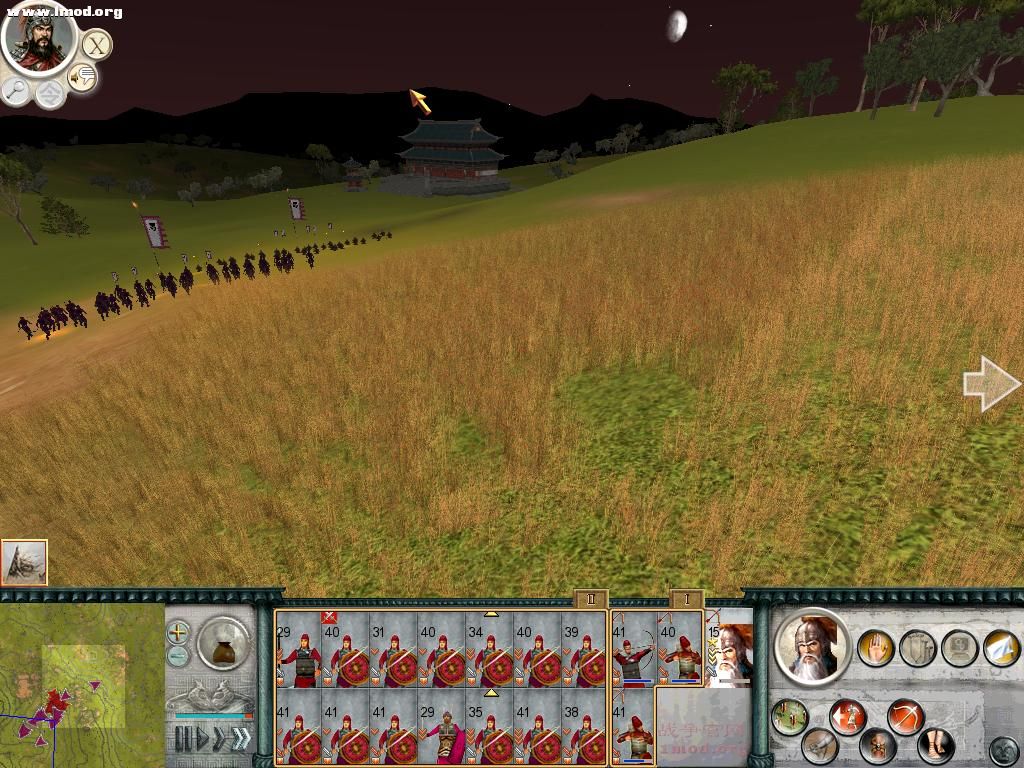Toggle run mode with the legs icon
The image size is (1024, 768).
(934, 745)
